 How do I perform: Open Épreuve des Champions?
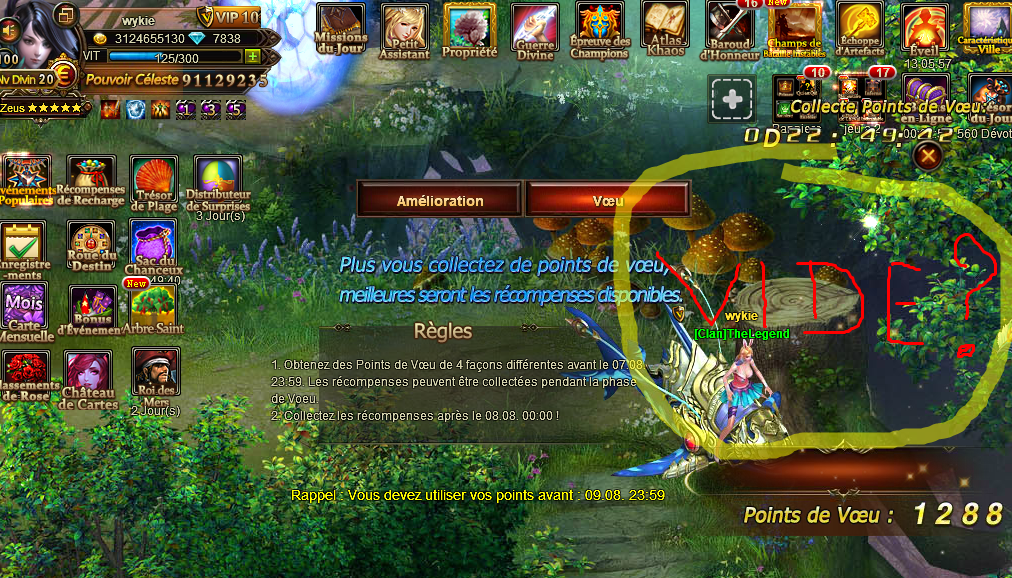tap(600, 29)
